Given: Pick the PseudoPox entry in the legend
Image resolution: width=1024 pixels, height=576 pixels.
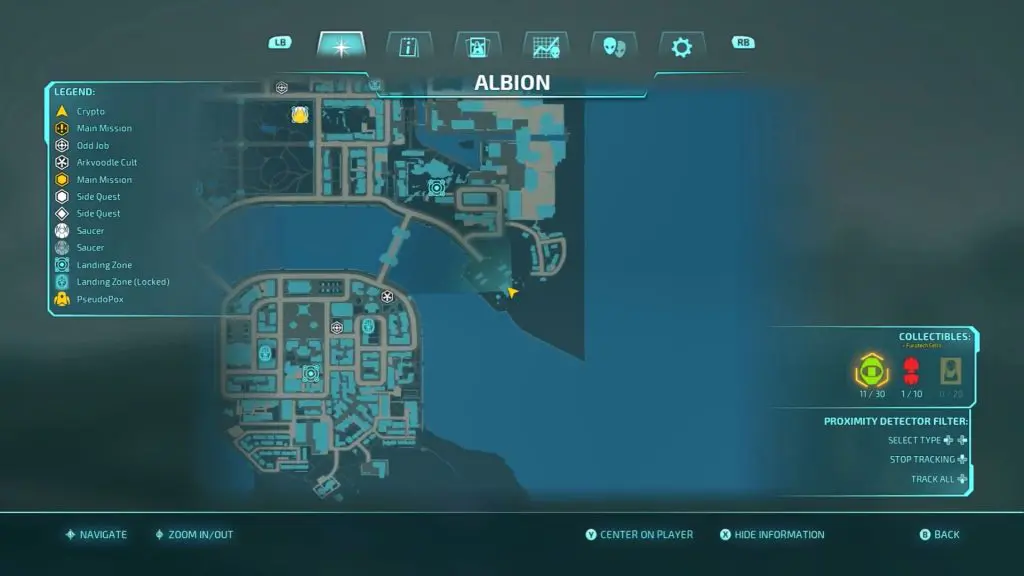Looking at the screenshot, I should pos(99,298).
